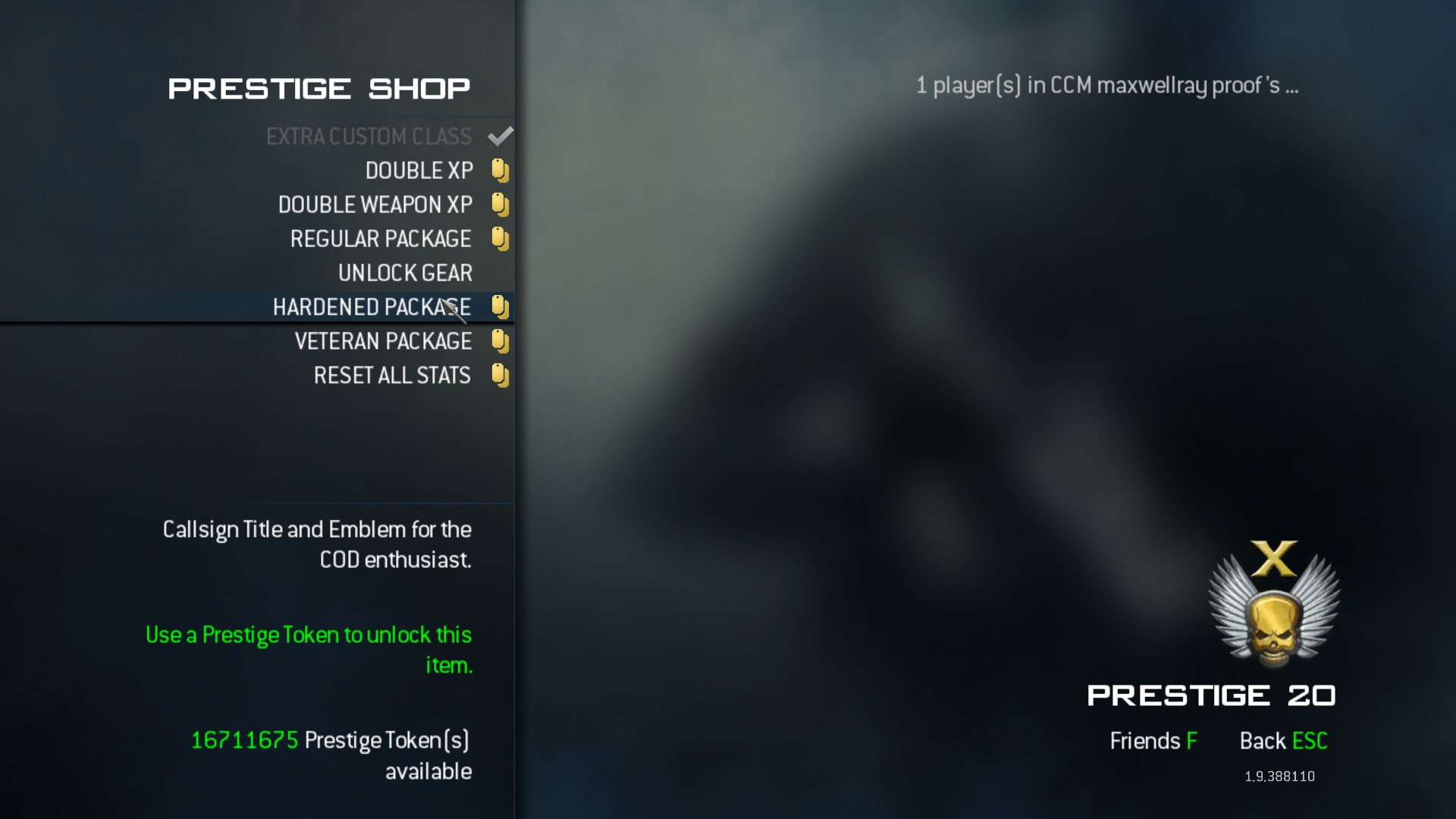This screenshot has width=1456, height=819.
Task: Open the Regular Package entry
Action: (381, 238)
